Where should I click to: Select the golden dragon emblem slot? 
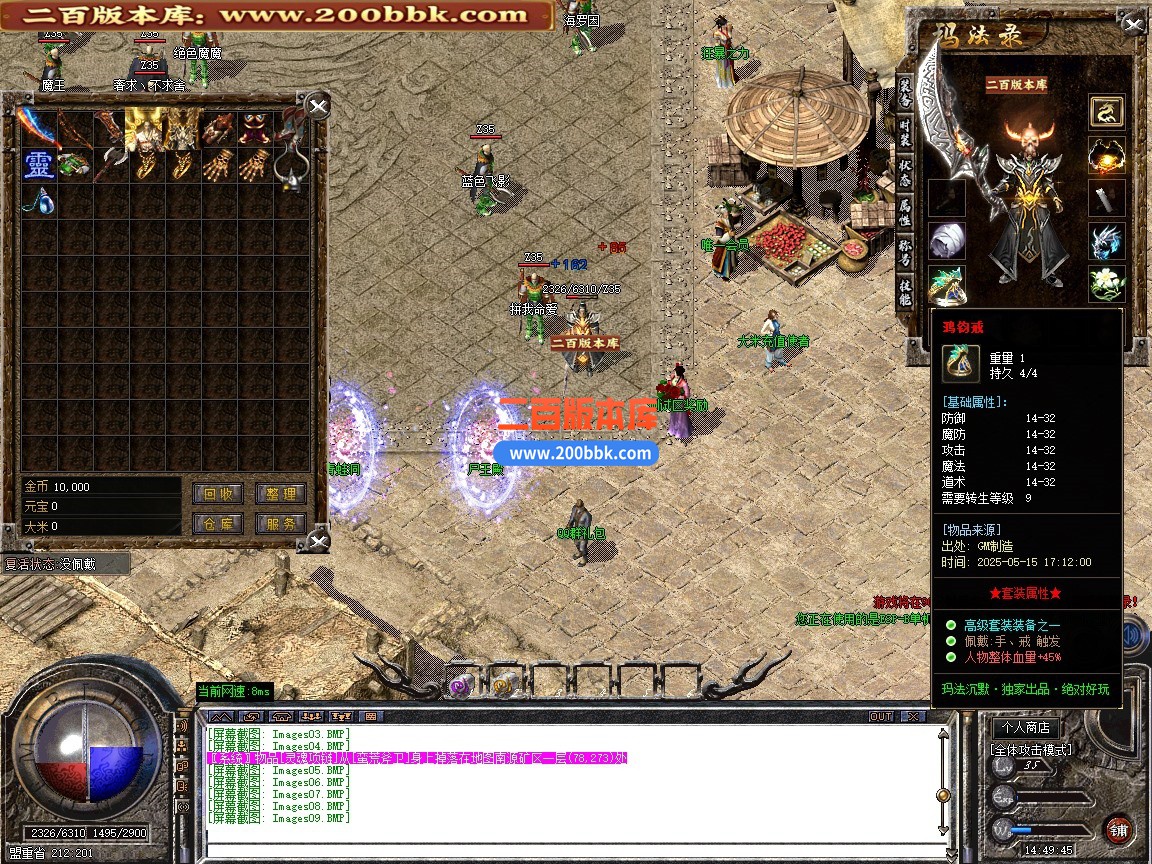coord(1107,112)
